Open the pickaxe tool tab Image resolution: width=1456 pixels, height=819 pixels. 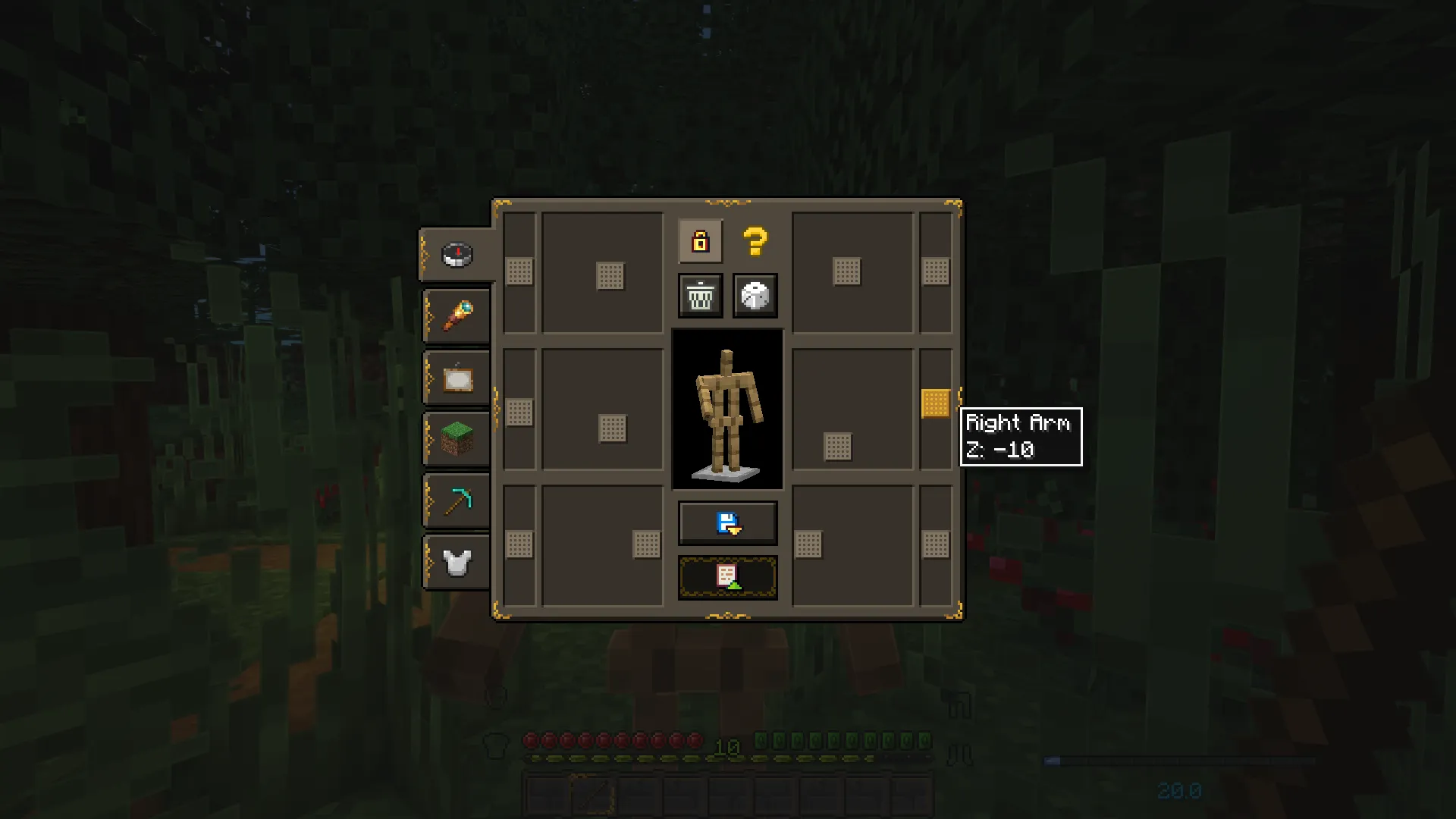455,500
